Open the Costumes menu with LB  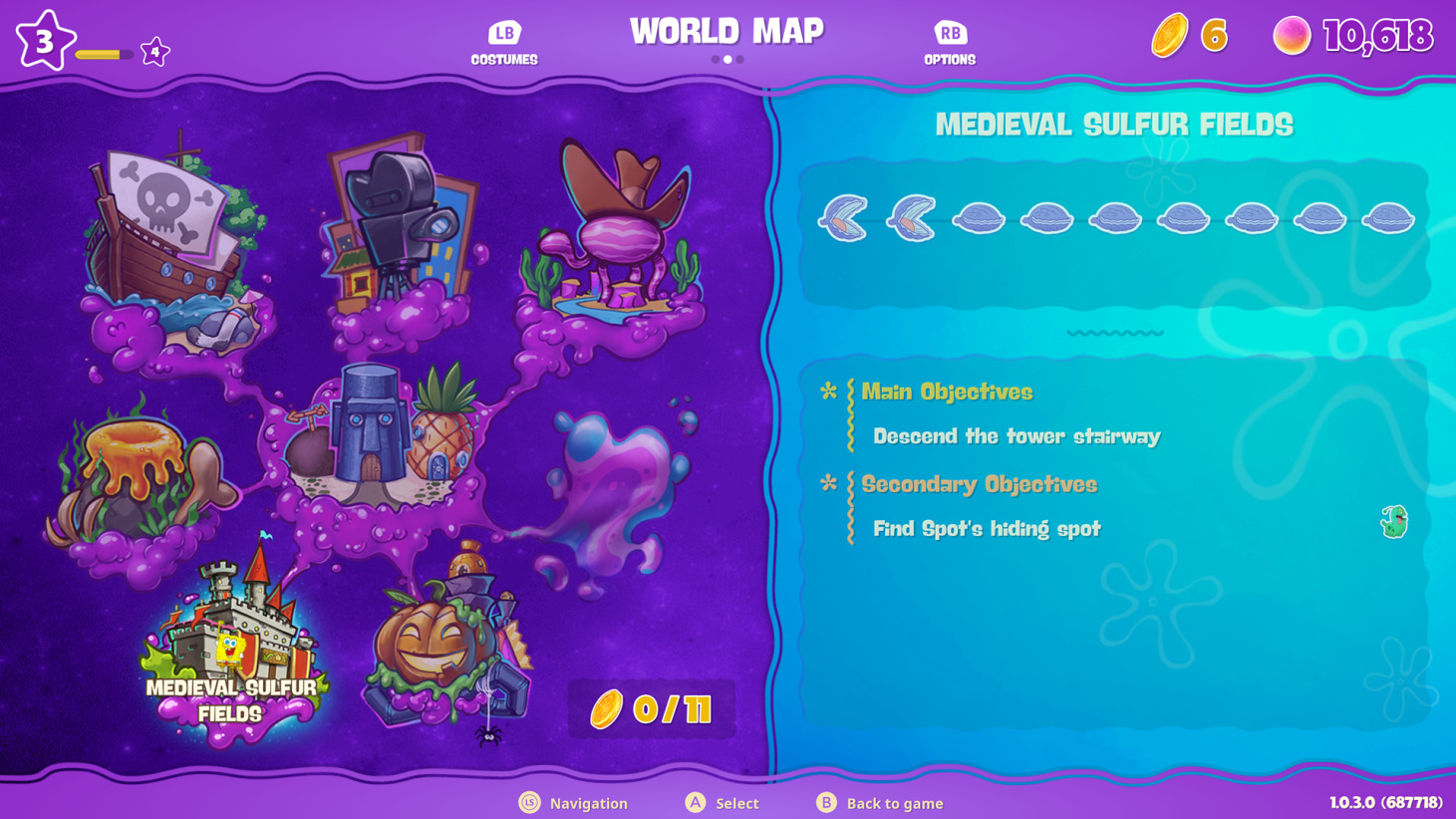click(x=503, y=40)
